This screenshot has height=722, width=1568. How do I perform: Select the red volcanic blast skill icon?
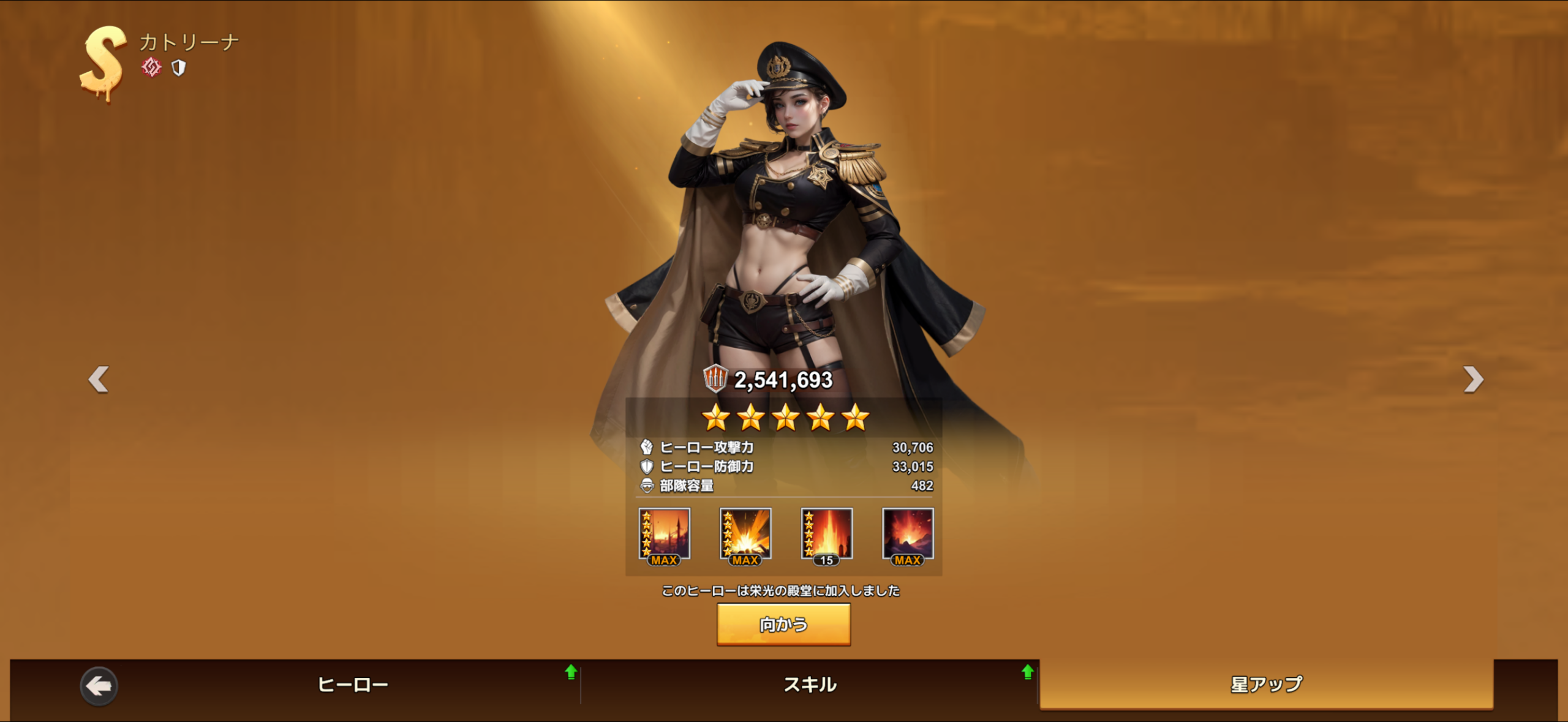908,535
